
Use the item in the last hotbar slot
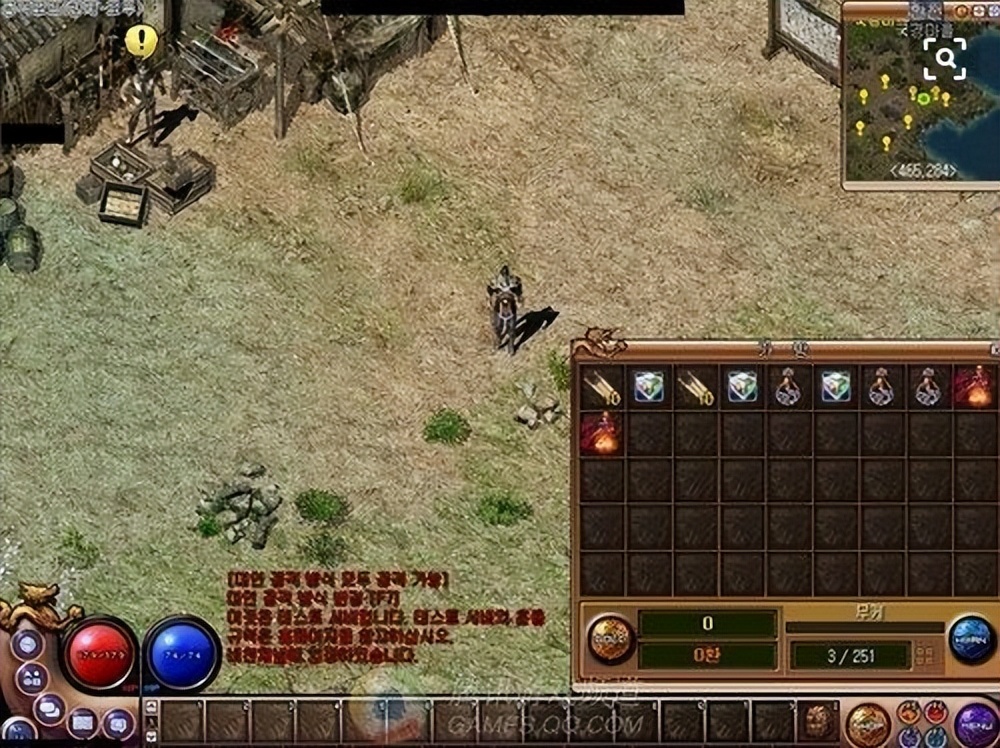[817, 721]
